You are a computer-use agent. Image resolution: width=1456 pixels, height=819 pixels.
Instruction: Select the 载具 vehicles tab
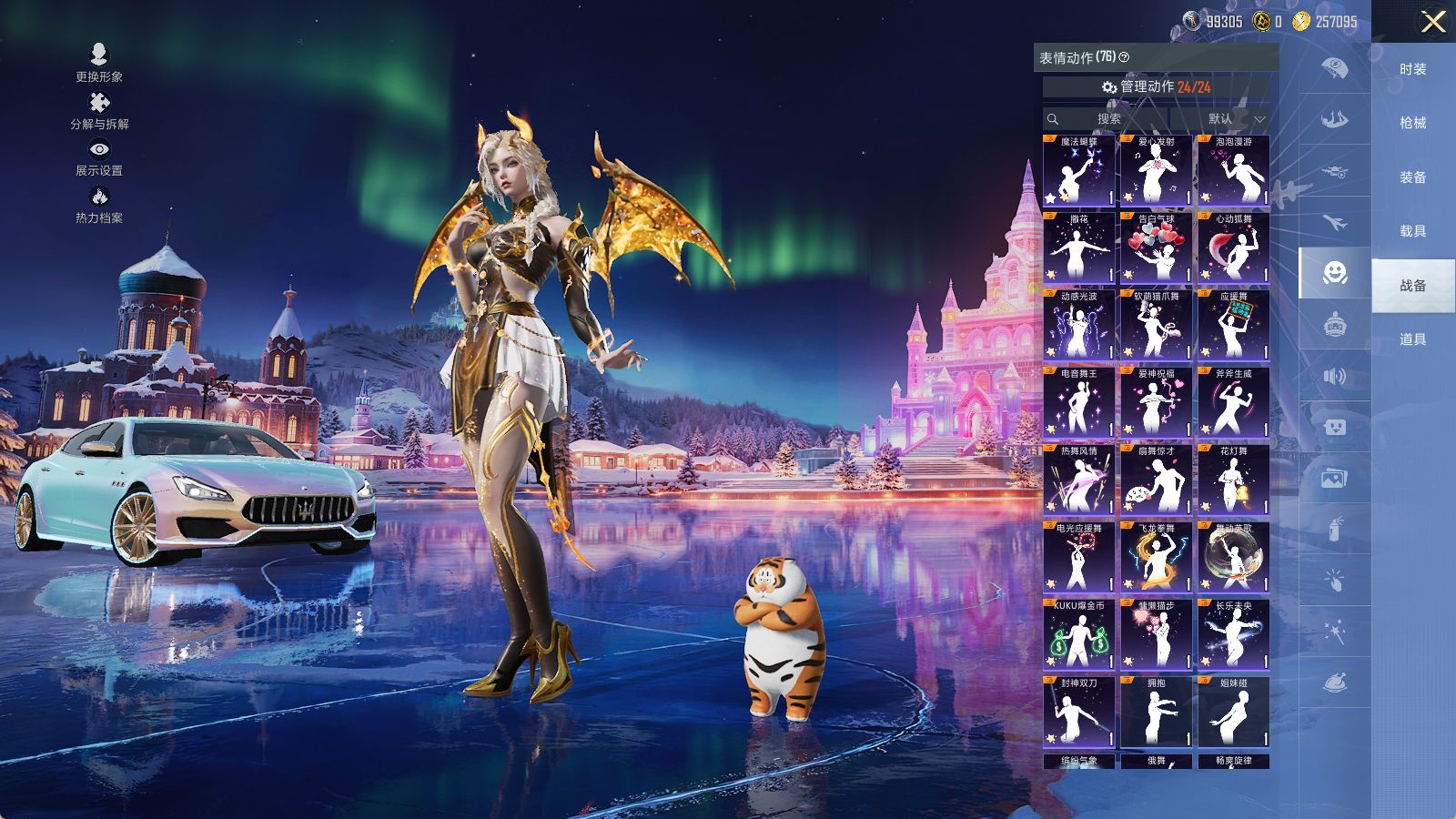tap(1412, 231)
